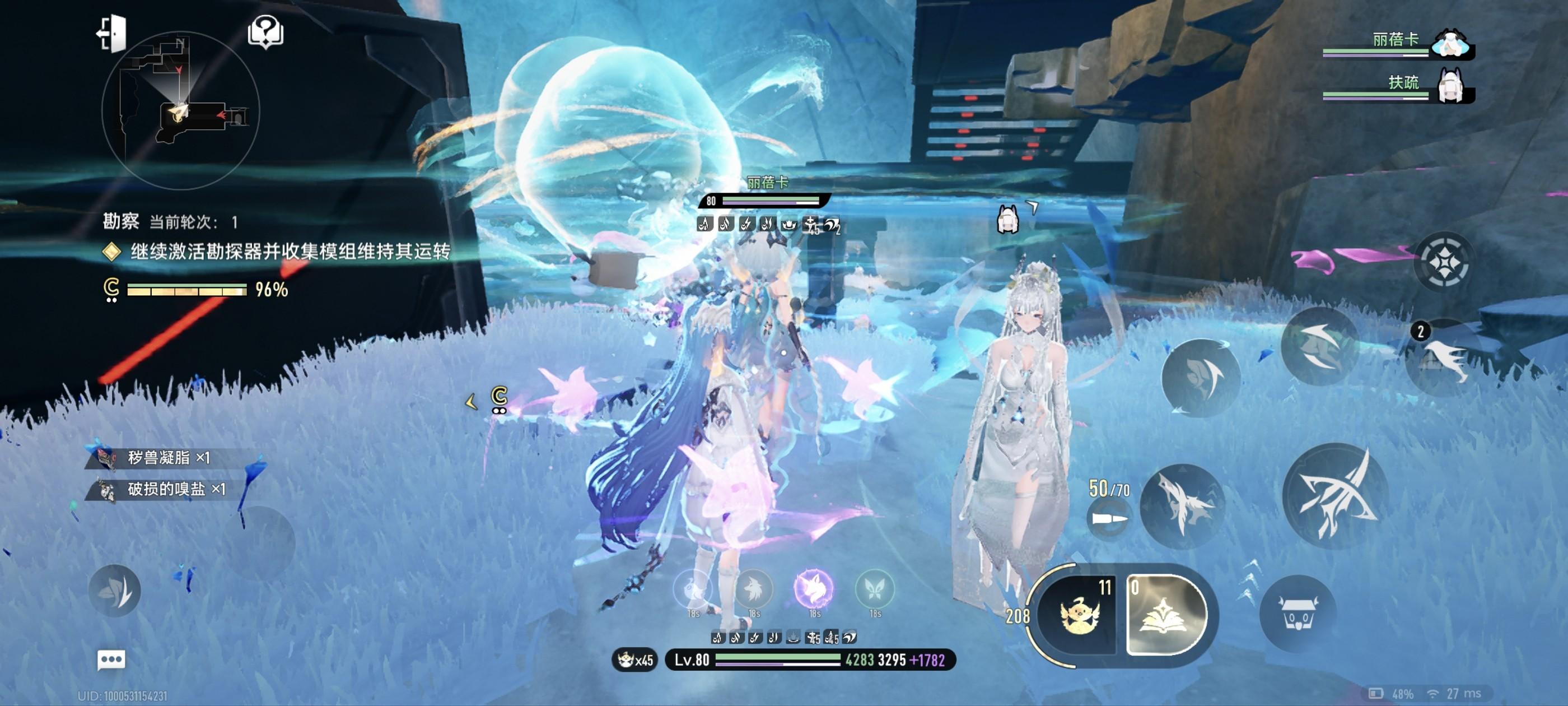This screenshot has width=1568, height=706.
Task: Tap the butterfly buff icon
Action: click(875, 588)
